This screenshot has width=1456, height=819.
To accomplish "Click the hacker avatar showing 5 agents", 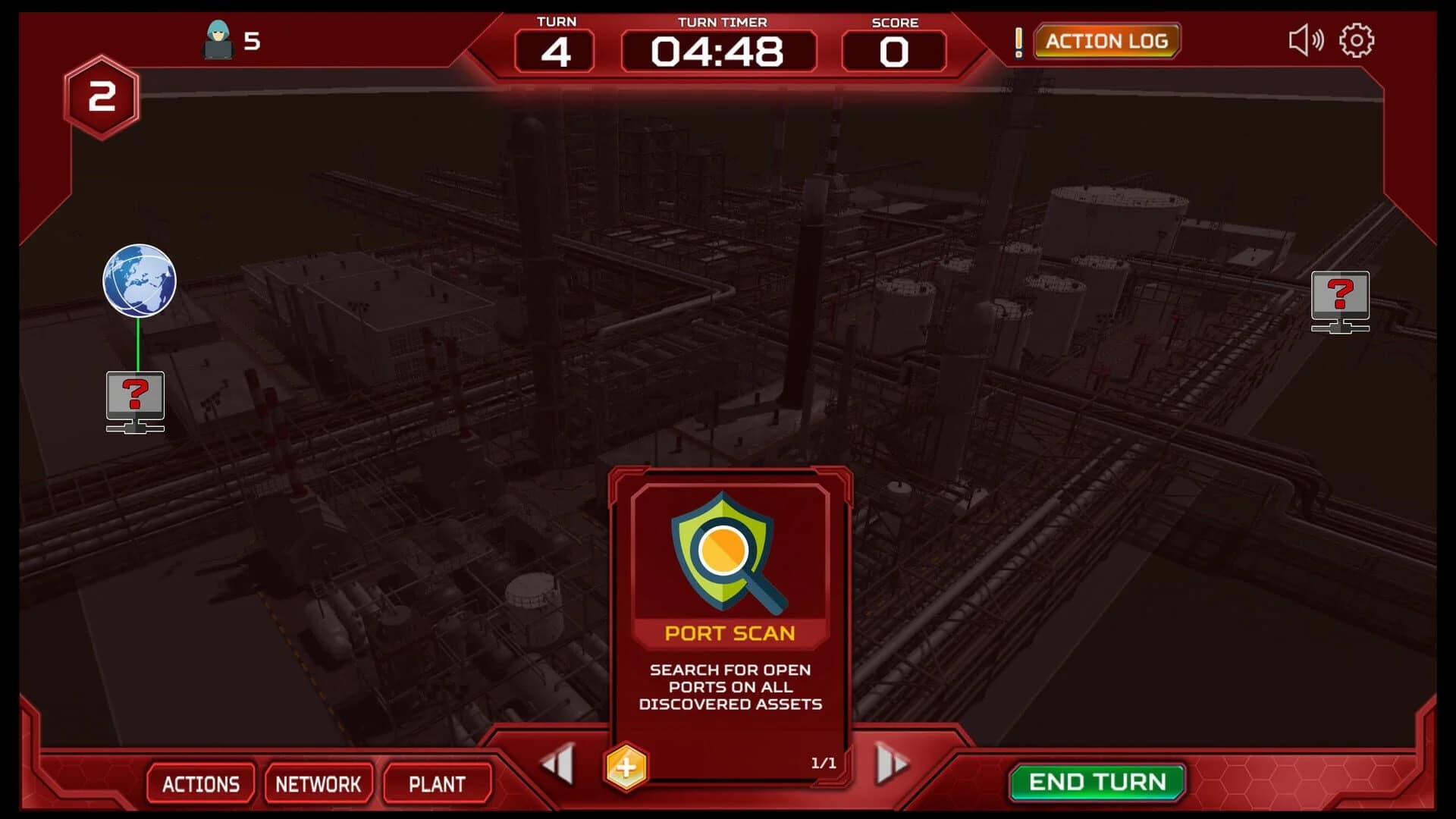I will (220, 39).
